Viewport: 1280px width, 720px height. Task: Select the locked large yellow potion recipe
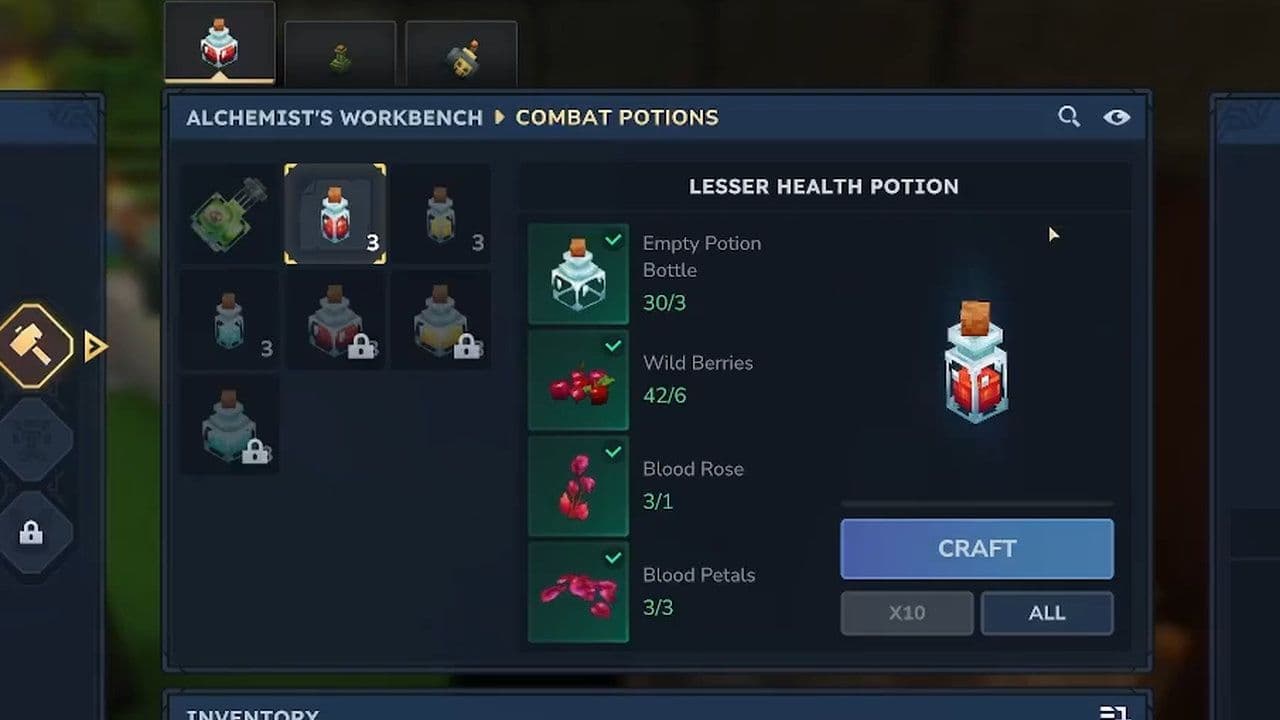pos(440,320)
